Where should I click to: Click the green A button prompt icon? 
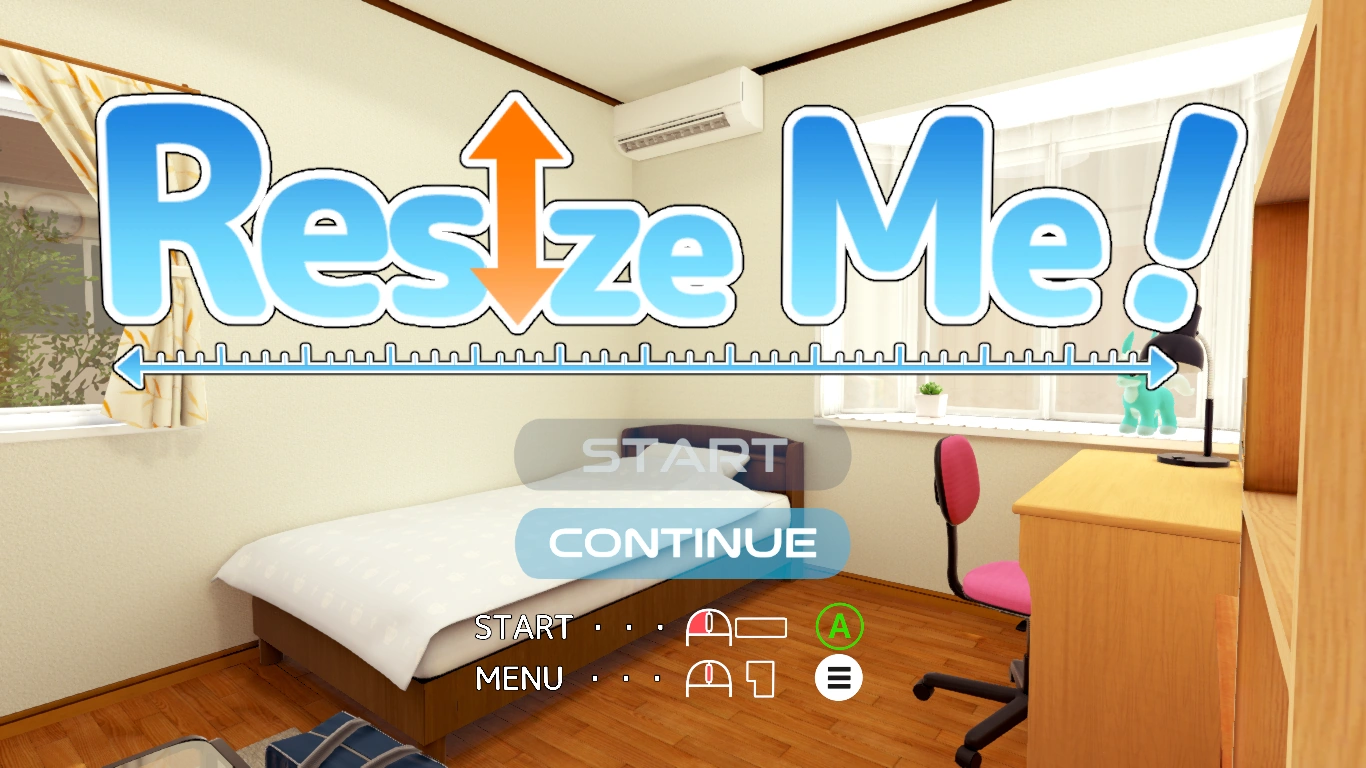coord(840,628)
